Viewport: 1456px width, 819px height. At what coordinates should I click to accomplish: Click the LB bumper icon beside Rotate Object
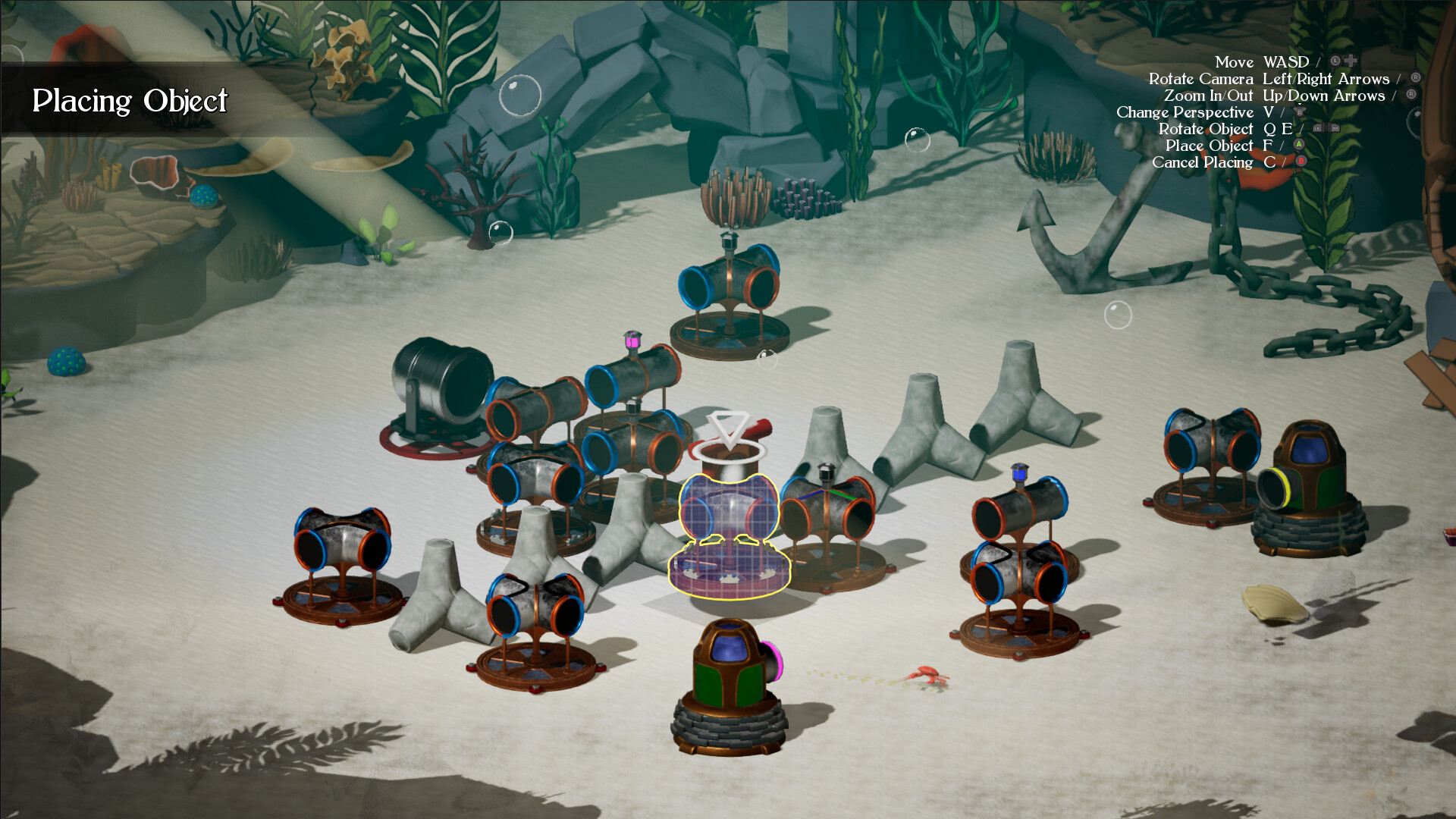[x=1318, y=127]
